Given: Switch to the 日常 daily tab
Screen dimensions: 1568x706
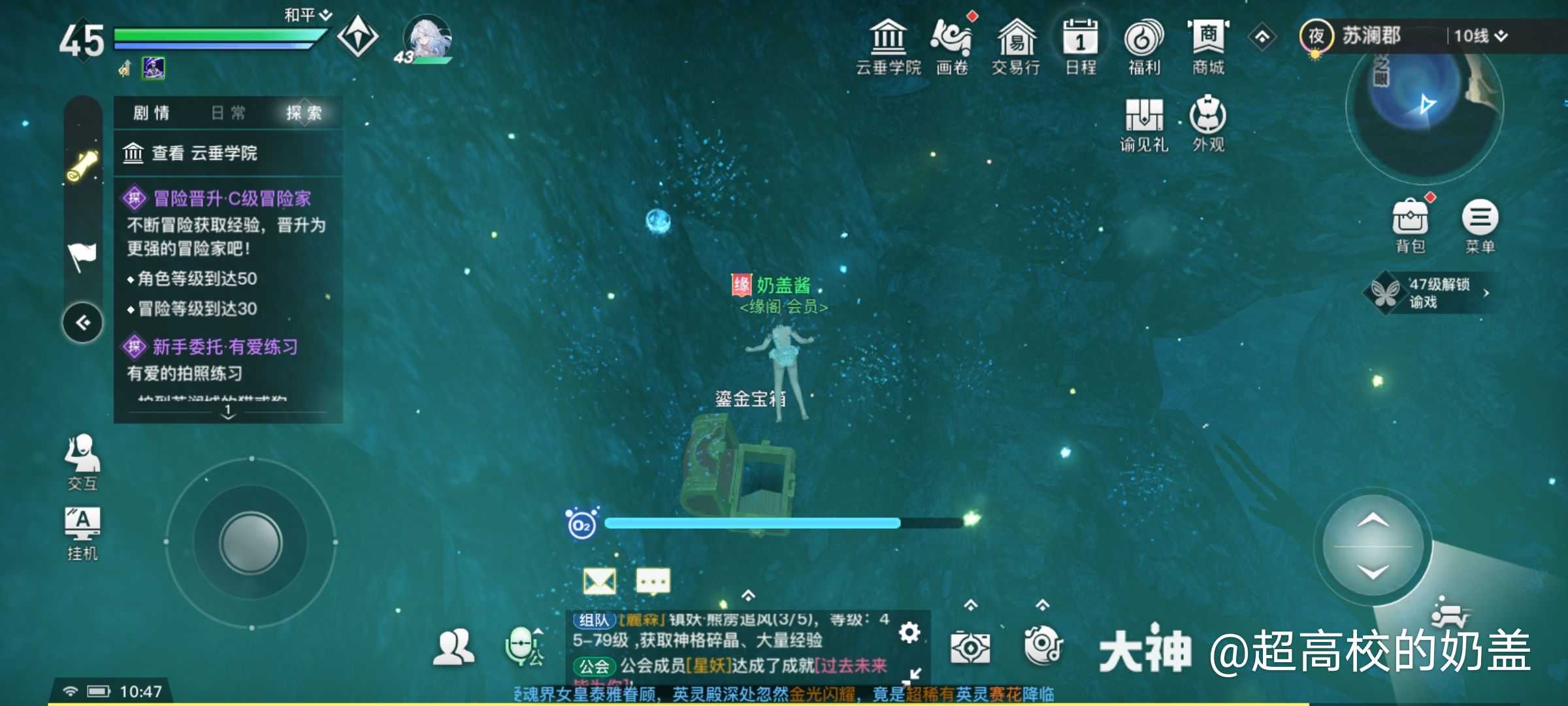Looking at the screenshot, I should pyautogui.click(x=228, y=113).
